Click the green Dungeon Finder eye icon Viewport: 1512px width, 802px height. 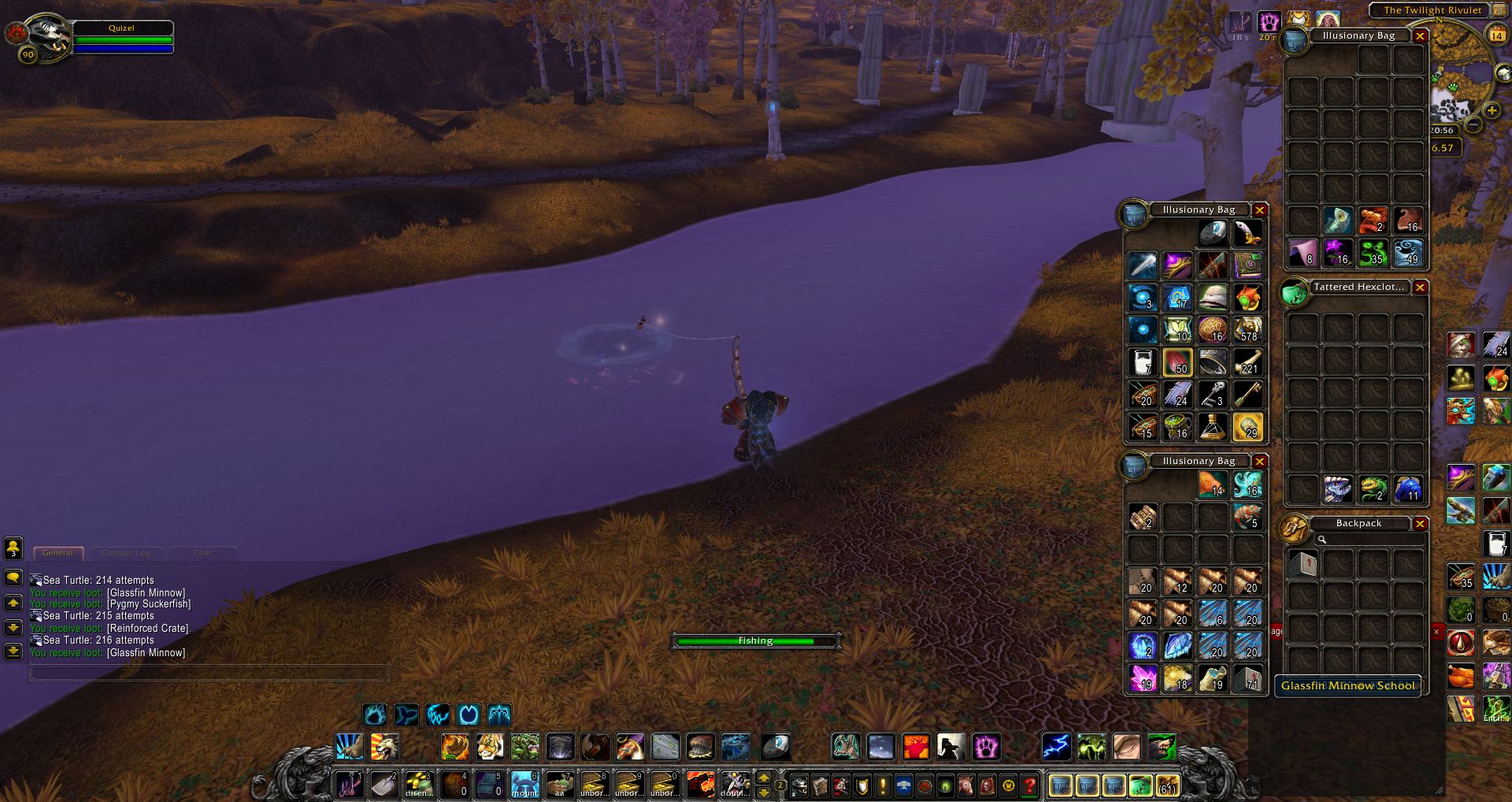(x=944, y=785)
